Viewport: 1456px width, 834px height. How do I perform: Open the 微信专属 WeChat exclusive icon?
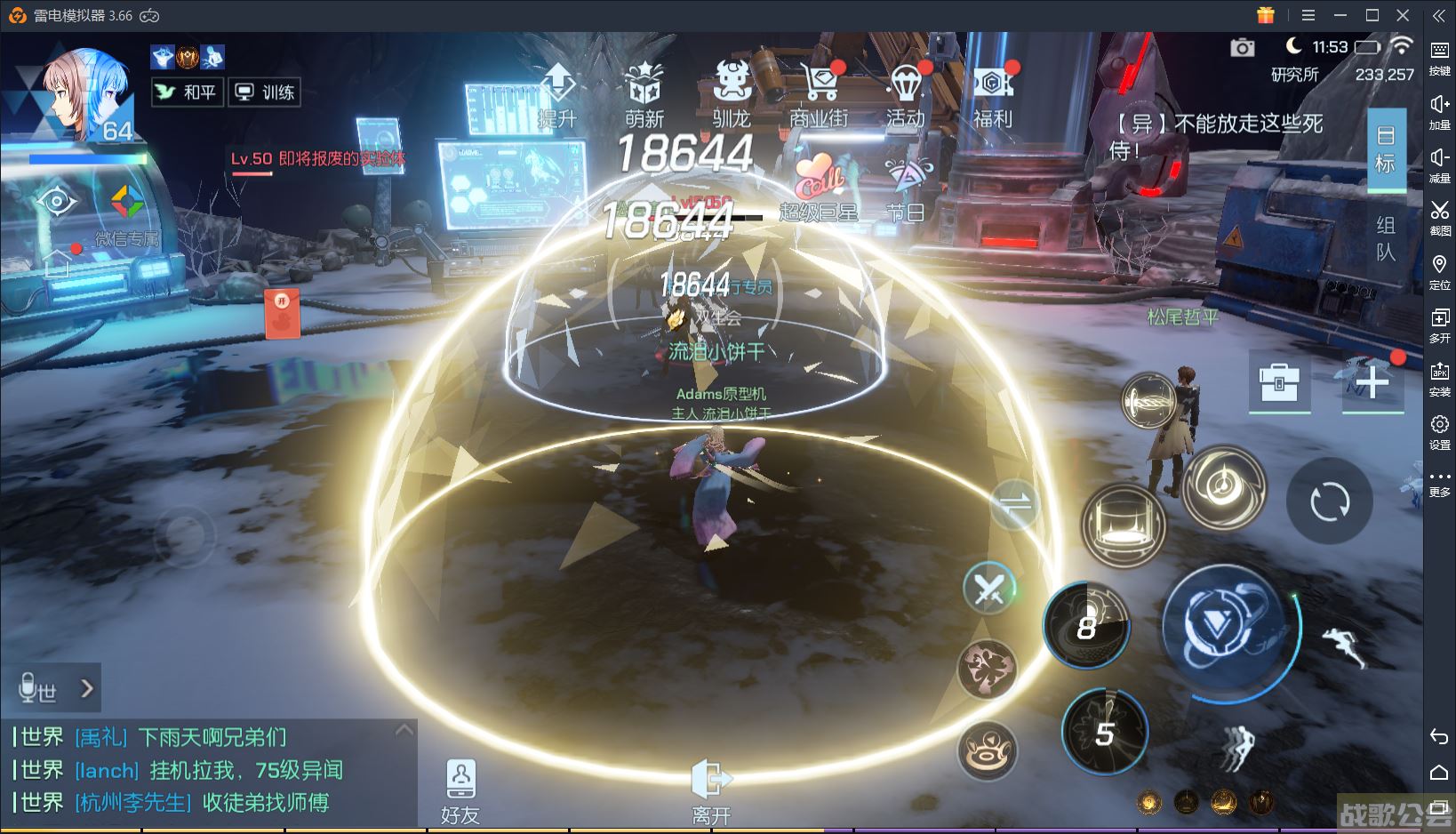point(127,213)
